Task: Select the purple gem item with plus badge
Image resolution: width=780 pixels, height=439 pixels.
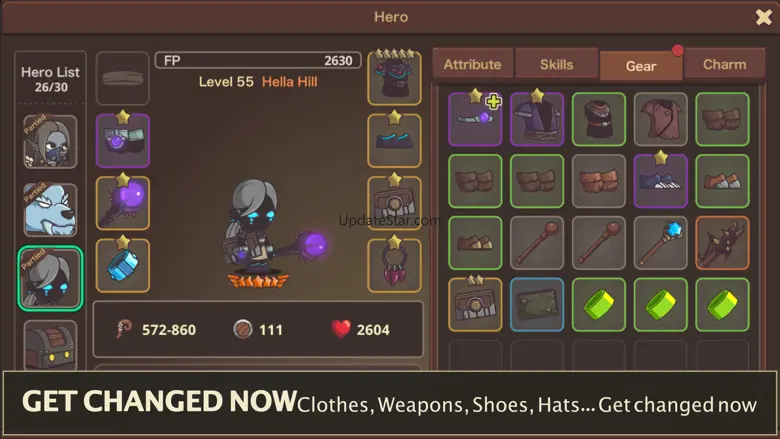Action: point(475,119)
